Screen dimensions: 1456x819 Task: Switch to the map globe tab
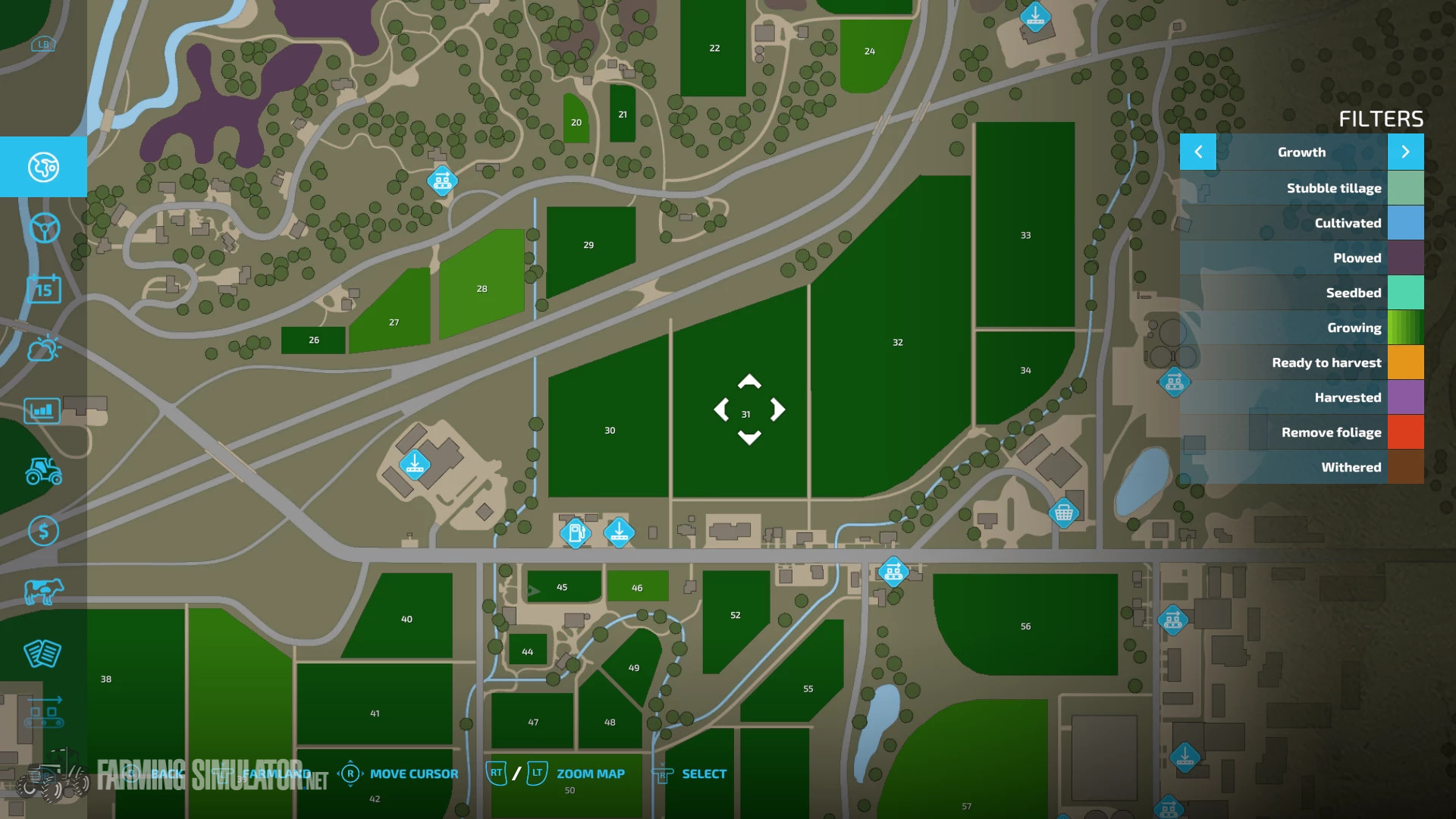coord(43,167)
